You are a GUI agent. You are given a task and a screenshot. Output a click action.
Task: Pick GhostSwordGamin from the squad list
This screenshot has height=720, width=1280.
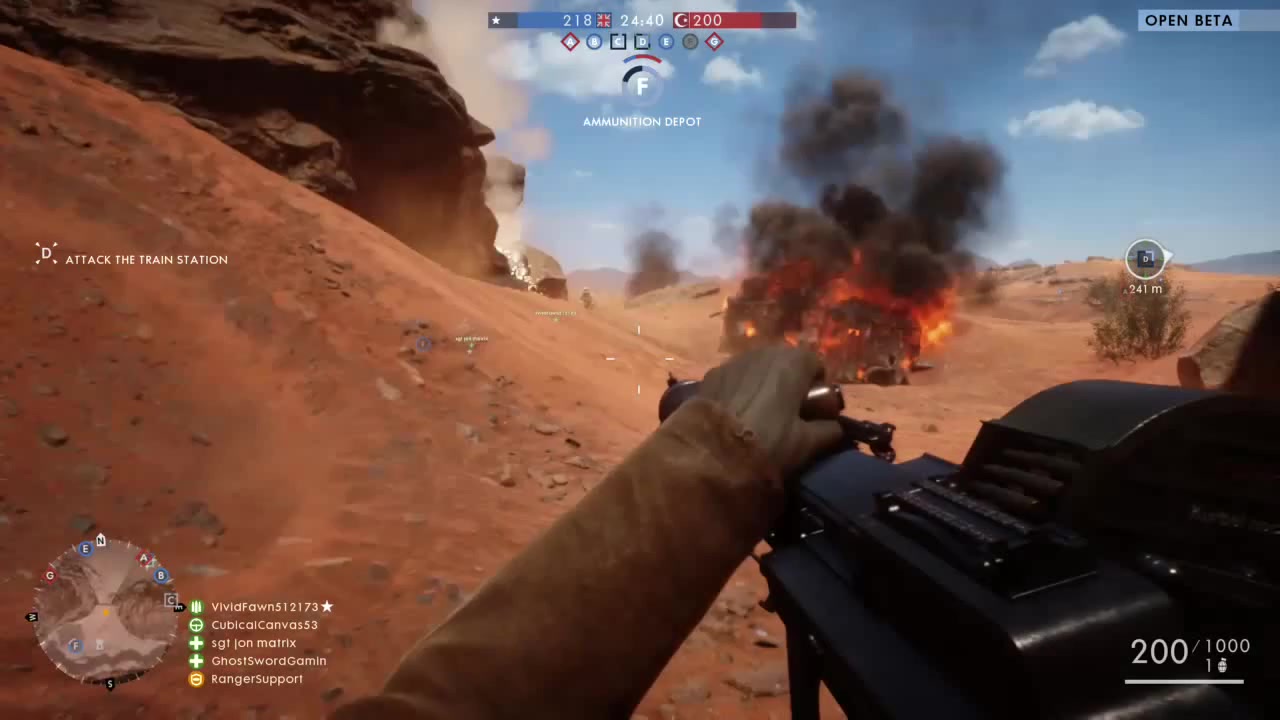268,661
